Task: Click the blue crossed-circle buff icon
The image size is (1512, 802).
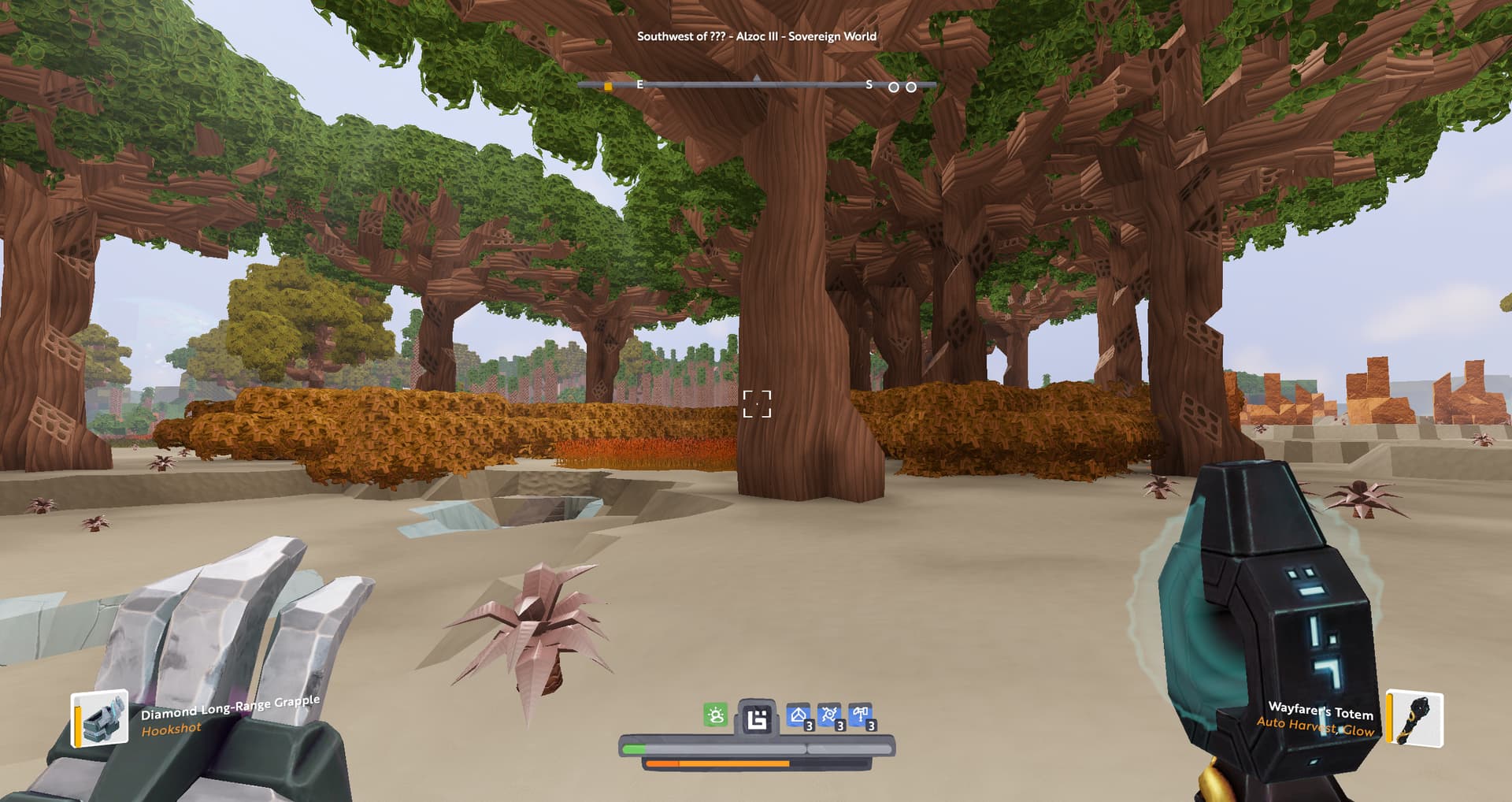Action: 829,715
